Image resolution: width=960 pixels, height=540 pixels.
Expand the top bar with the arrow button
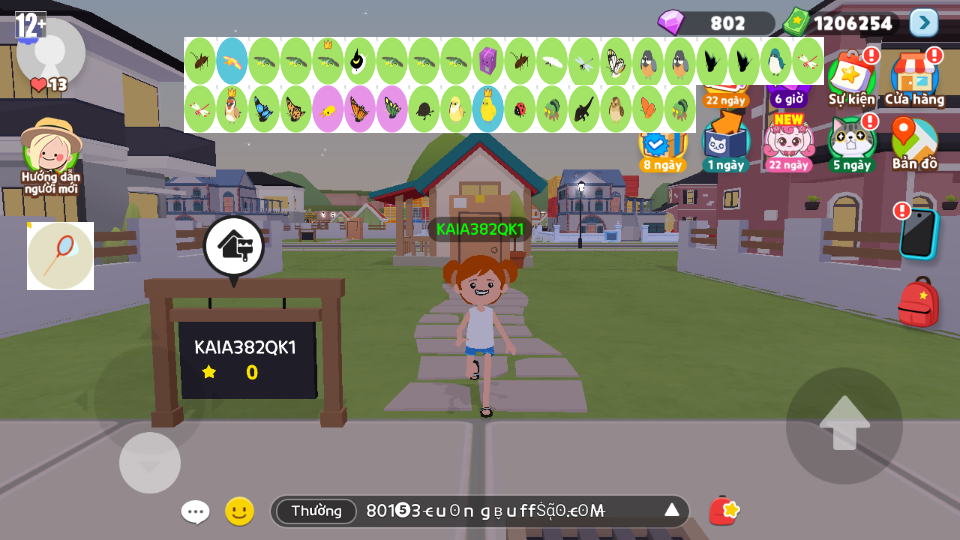pyautogui.click(x=923, y=23)
